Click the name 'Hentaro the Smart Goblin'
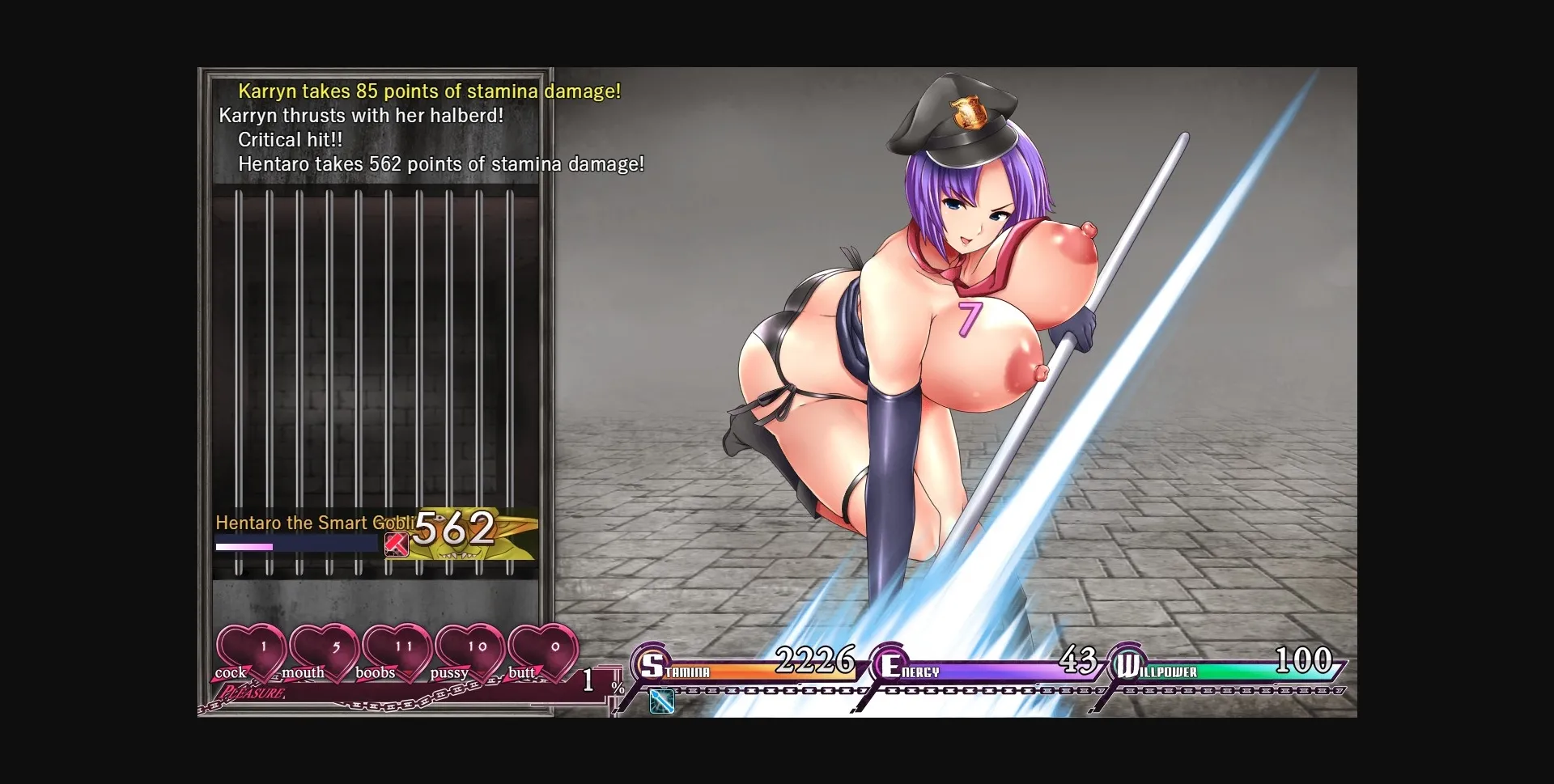The width and height of the screenshot is (1554, 784). (316, 523)
